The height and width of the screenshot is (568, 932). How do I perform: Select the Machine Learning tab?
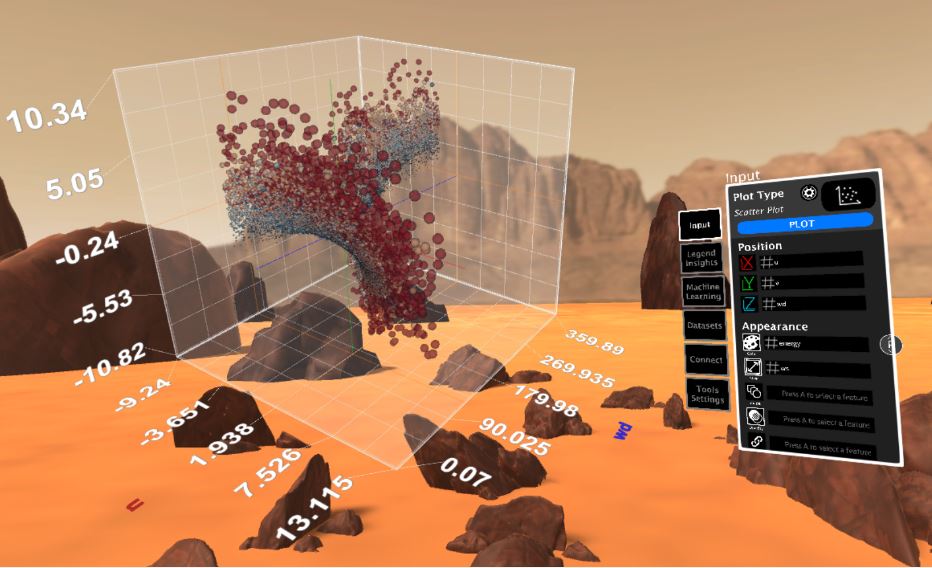(x=703, y=291)
